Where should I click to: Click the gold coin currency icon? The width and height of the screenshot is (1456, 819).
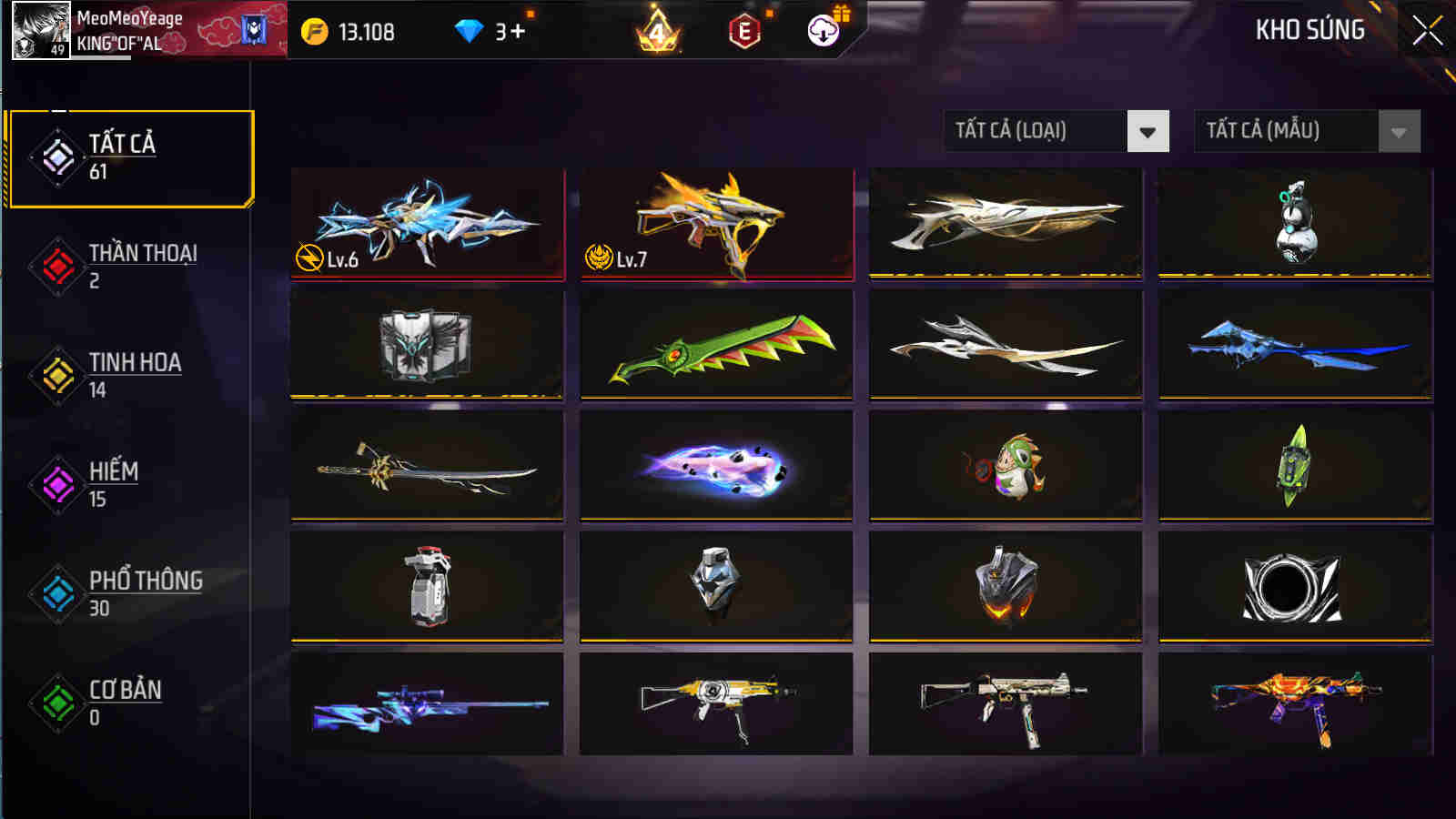[314, 29]
